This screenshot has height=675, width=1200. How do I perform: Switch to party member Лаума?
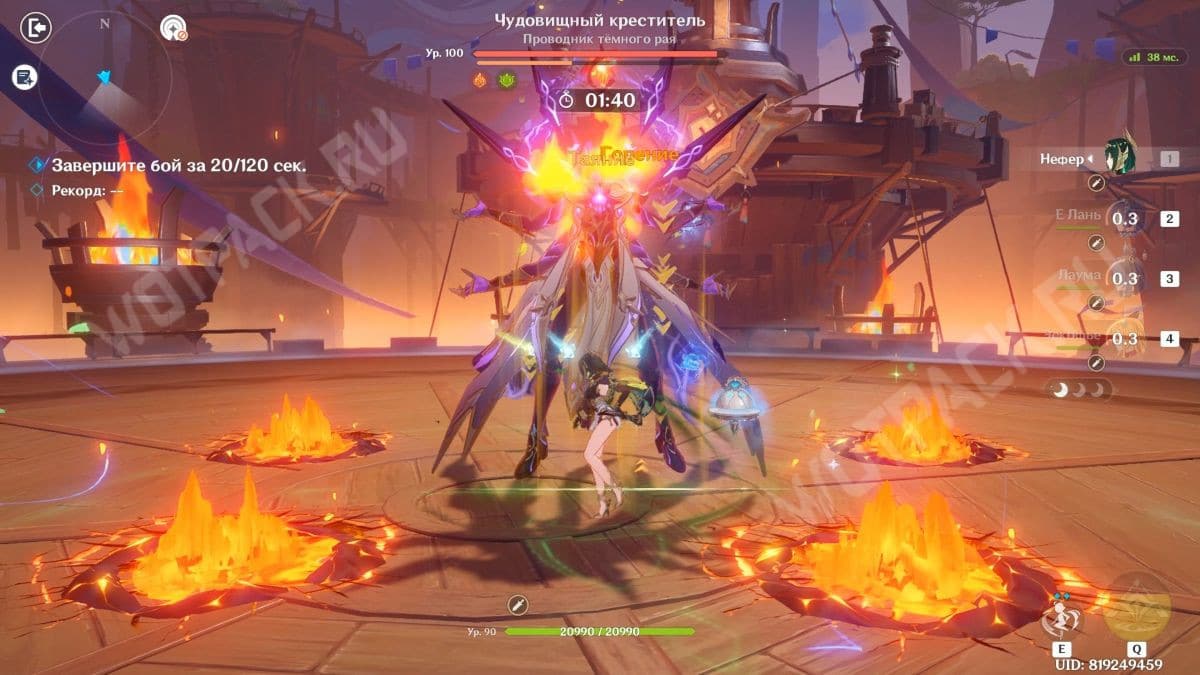coord(1124,279)
